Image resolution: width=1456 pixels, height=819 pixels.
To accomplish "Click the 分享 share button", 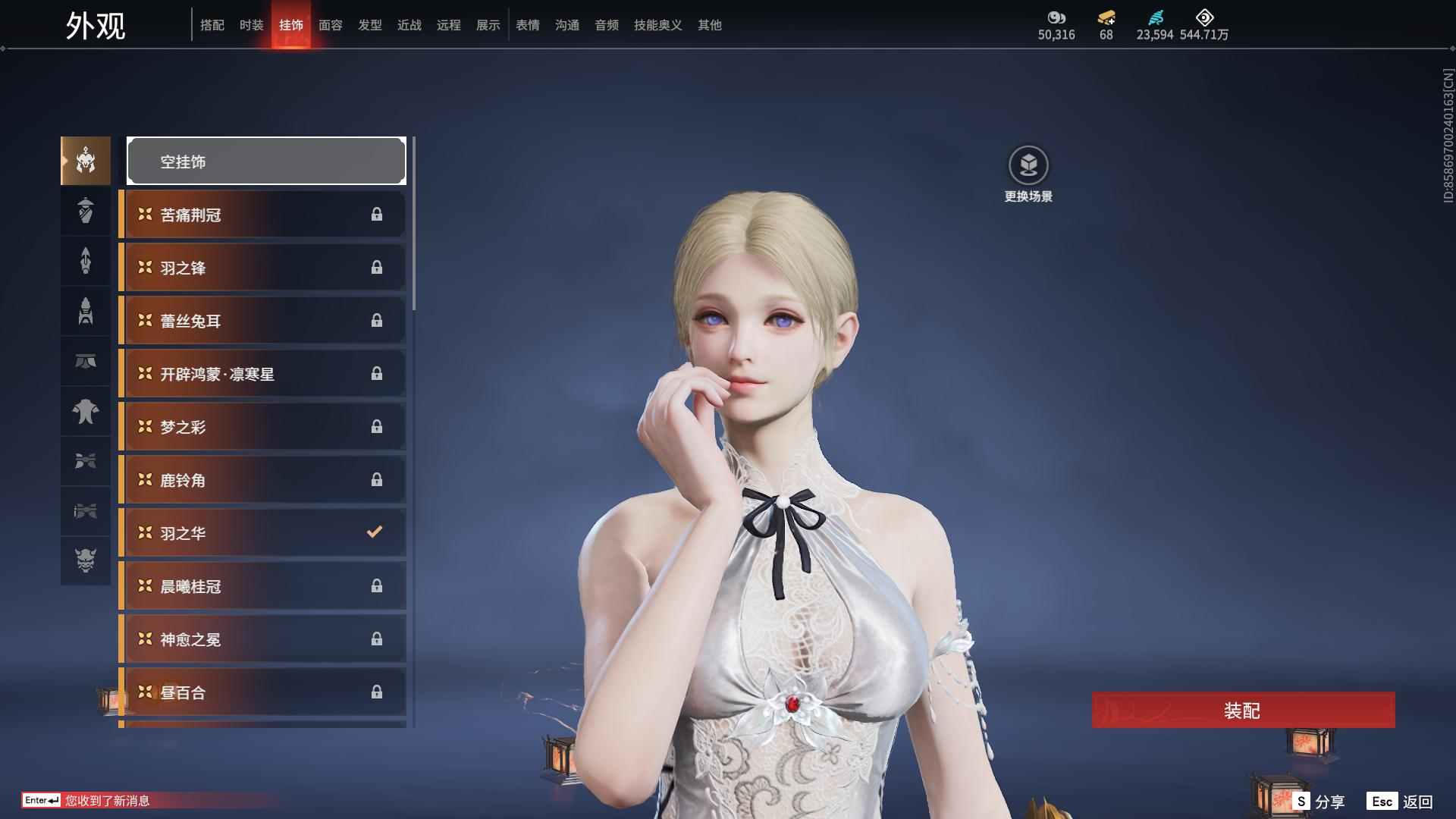I will 1319,802.
